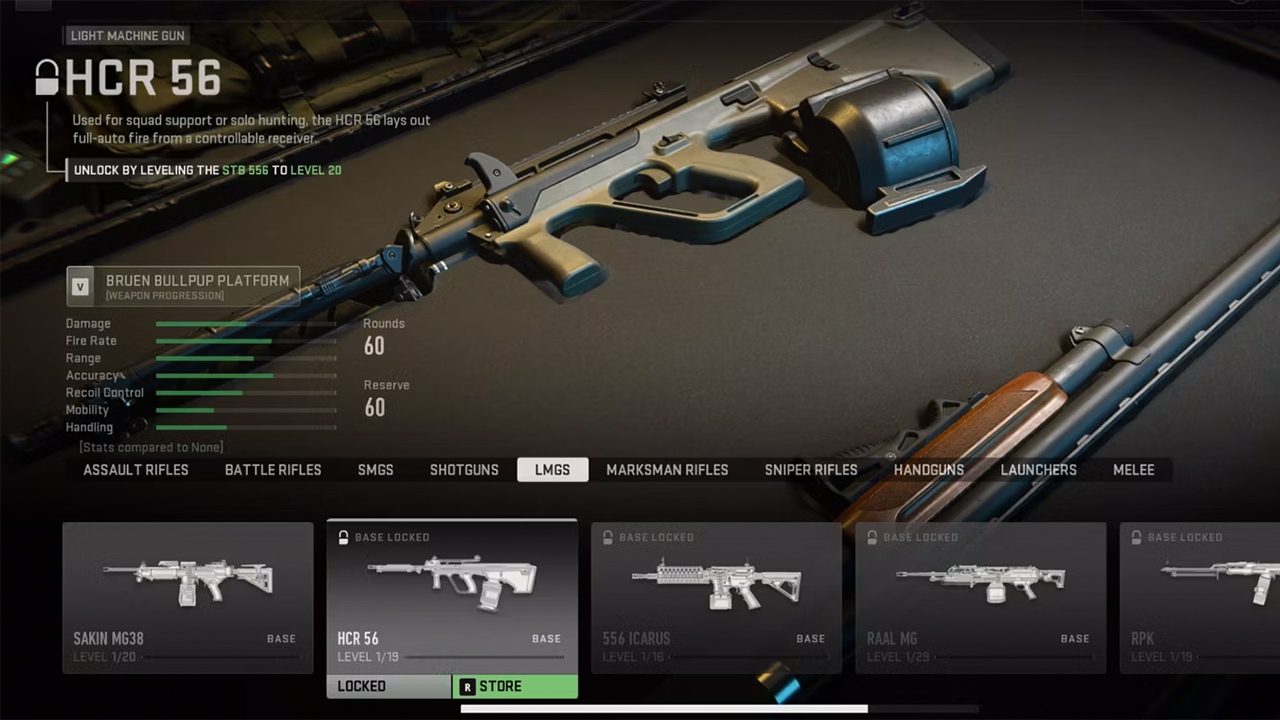Open the Sniper Rifles tab
This screenshot has width=1280, height=720.
pyautogui.click(x=811, y=470)
